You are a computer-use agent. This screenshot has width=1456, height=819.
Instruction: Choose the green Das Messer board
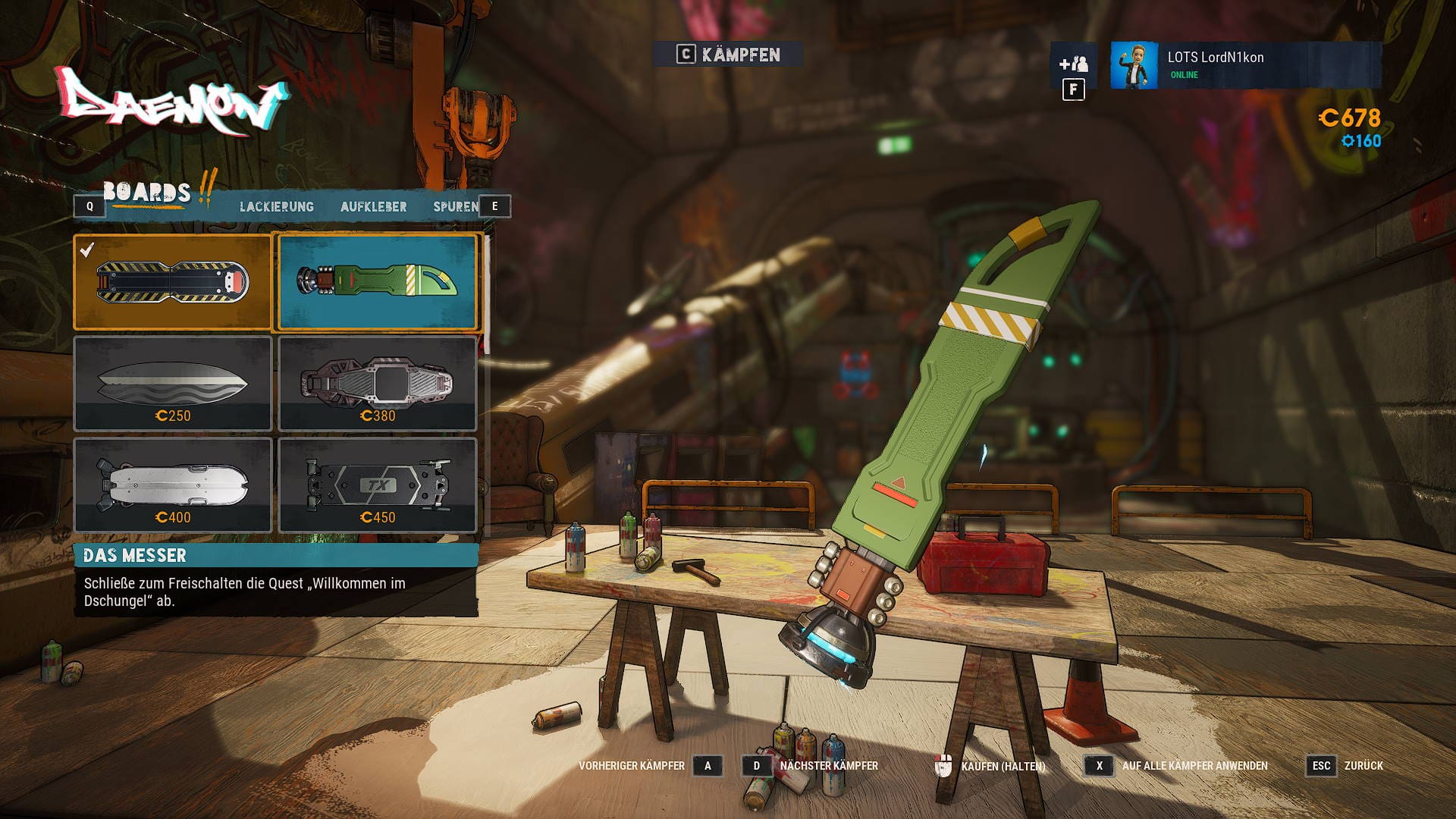(378, 282)
